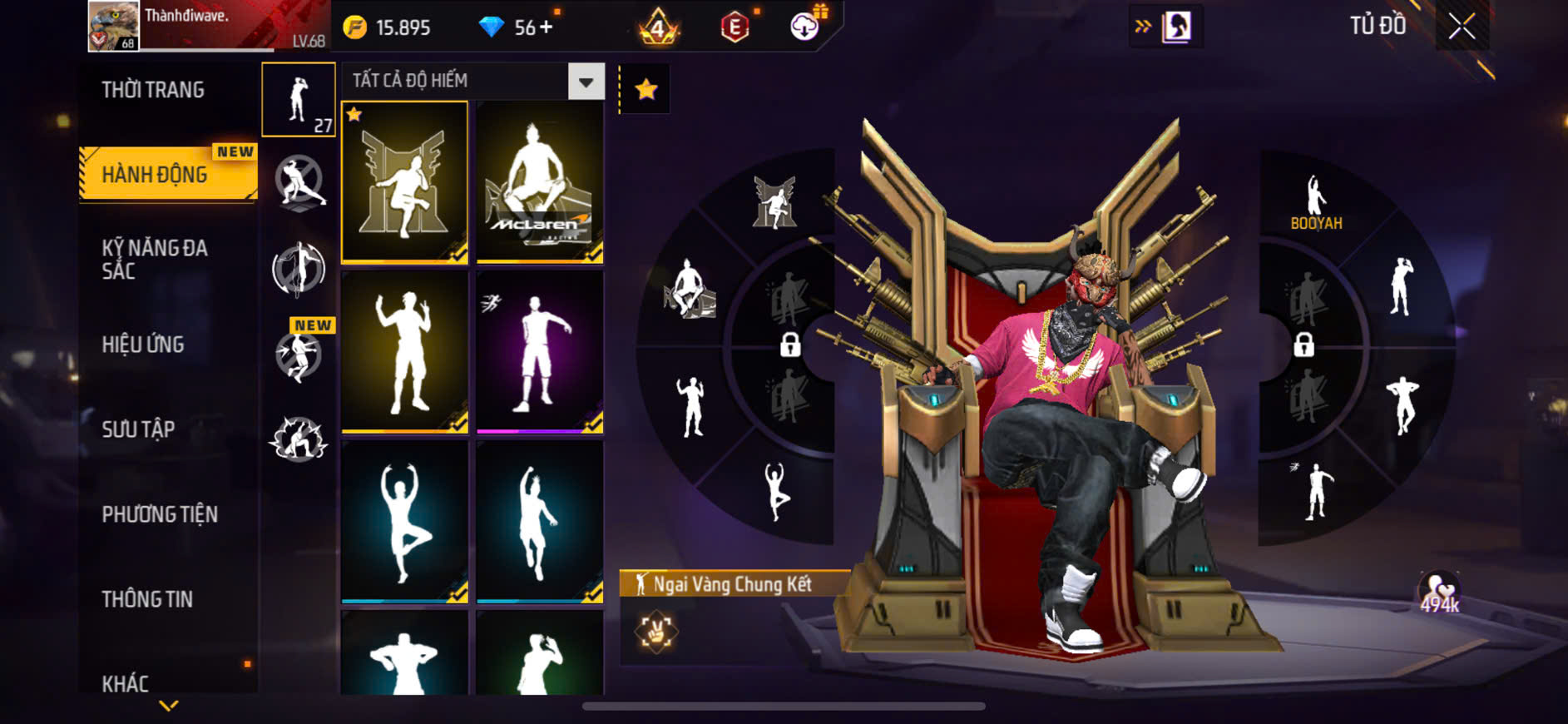This screenshot has width=1568, height=724.
Task: Choose the golden throne emote card
Action: (405, 183)
